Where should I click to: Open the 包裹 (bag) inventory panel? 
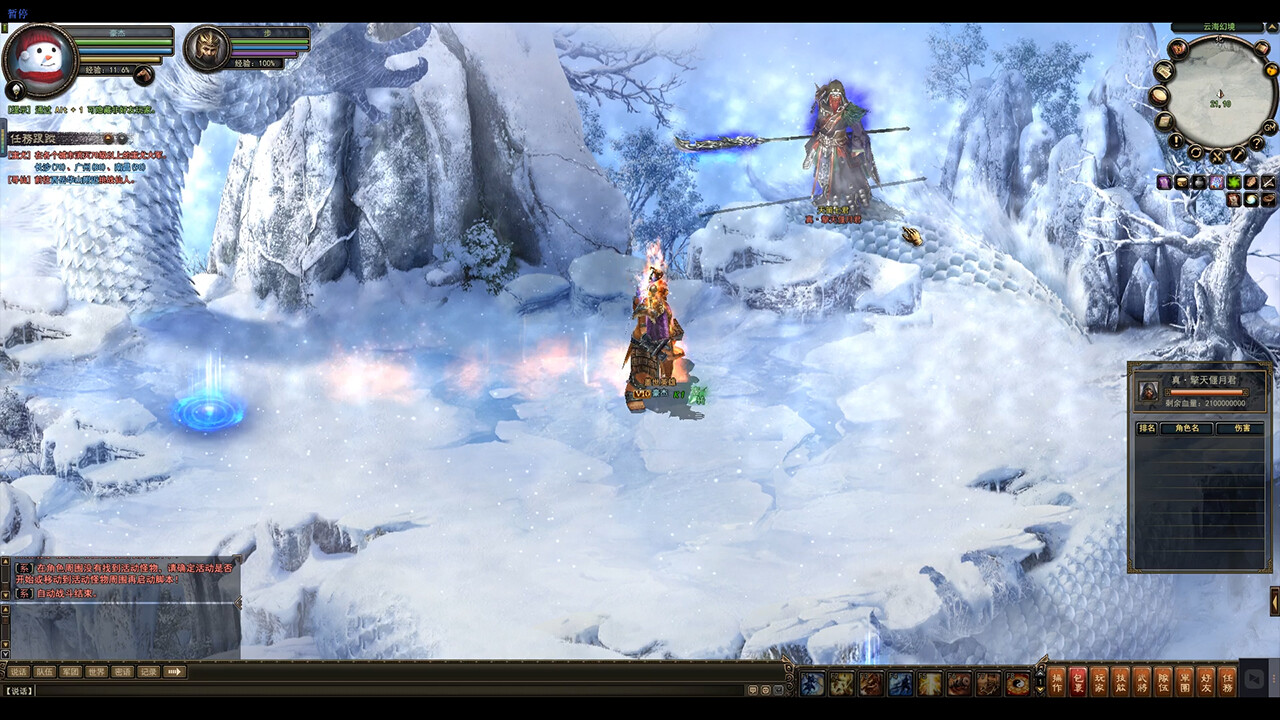click(x=1077, y=680)
